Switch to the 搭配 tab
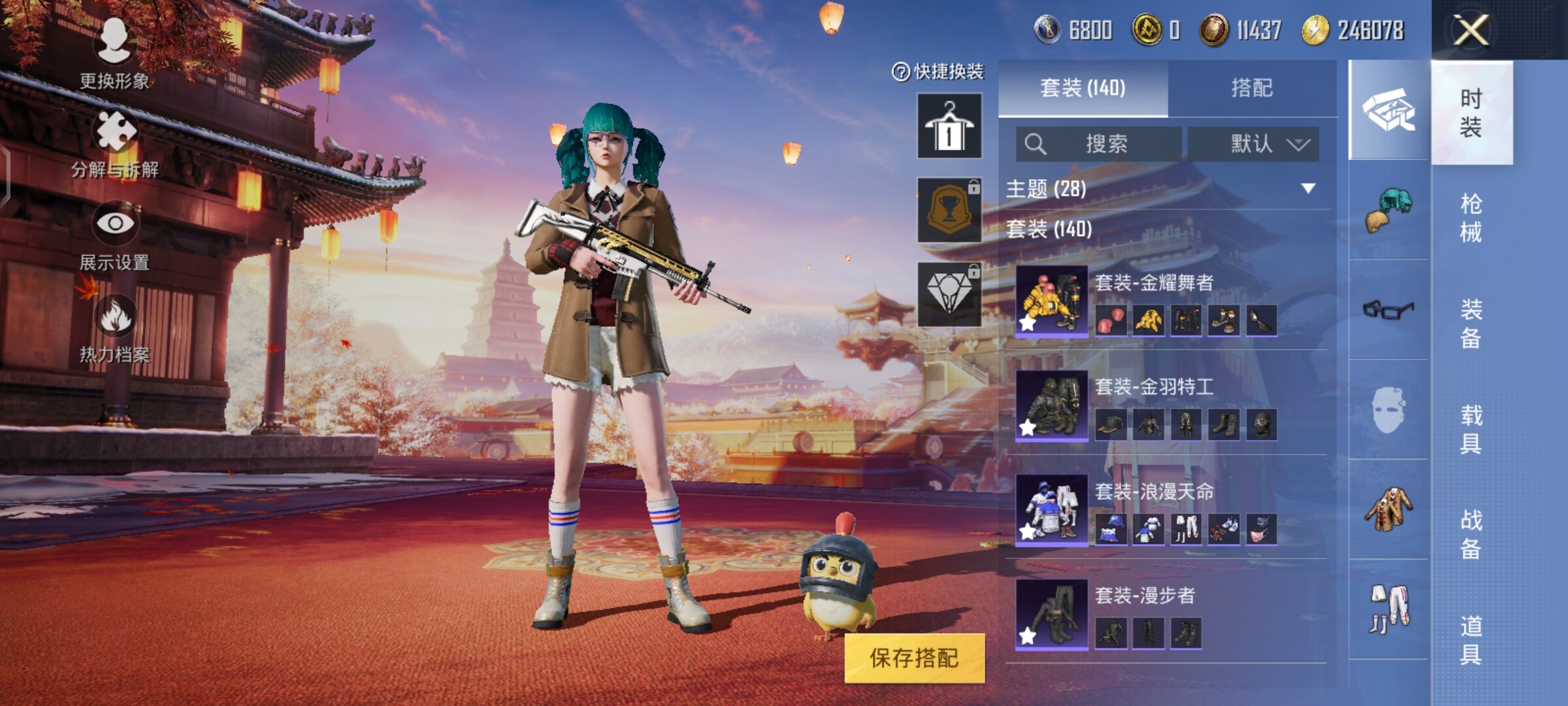Image resolution: width=1568 pixels, height=706 pixels. point(1251,88)
